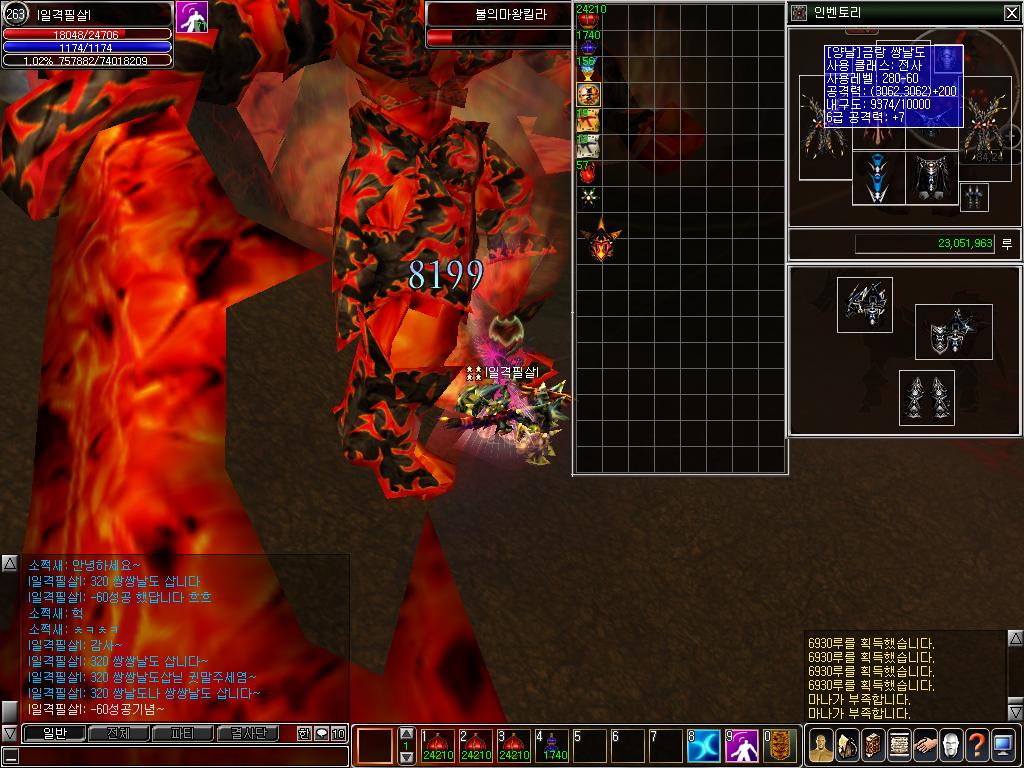The height and width of the screenshot is (768, 1024).
Task: Close the 인벤토리 inventory window
Action: pos(1011,13)
